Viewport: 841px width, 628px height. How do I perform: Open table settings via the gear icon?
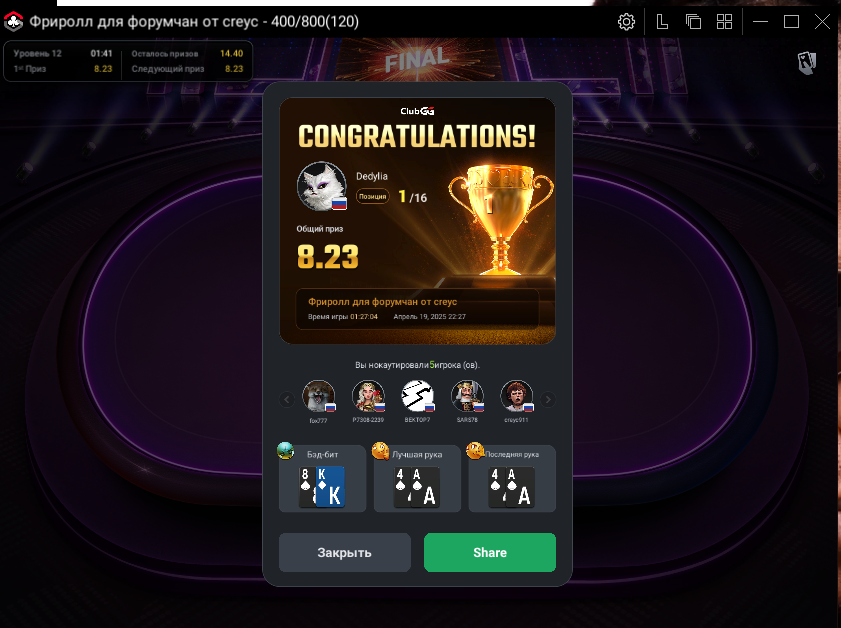tap(626, 22)
